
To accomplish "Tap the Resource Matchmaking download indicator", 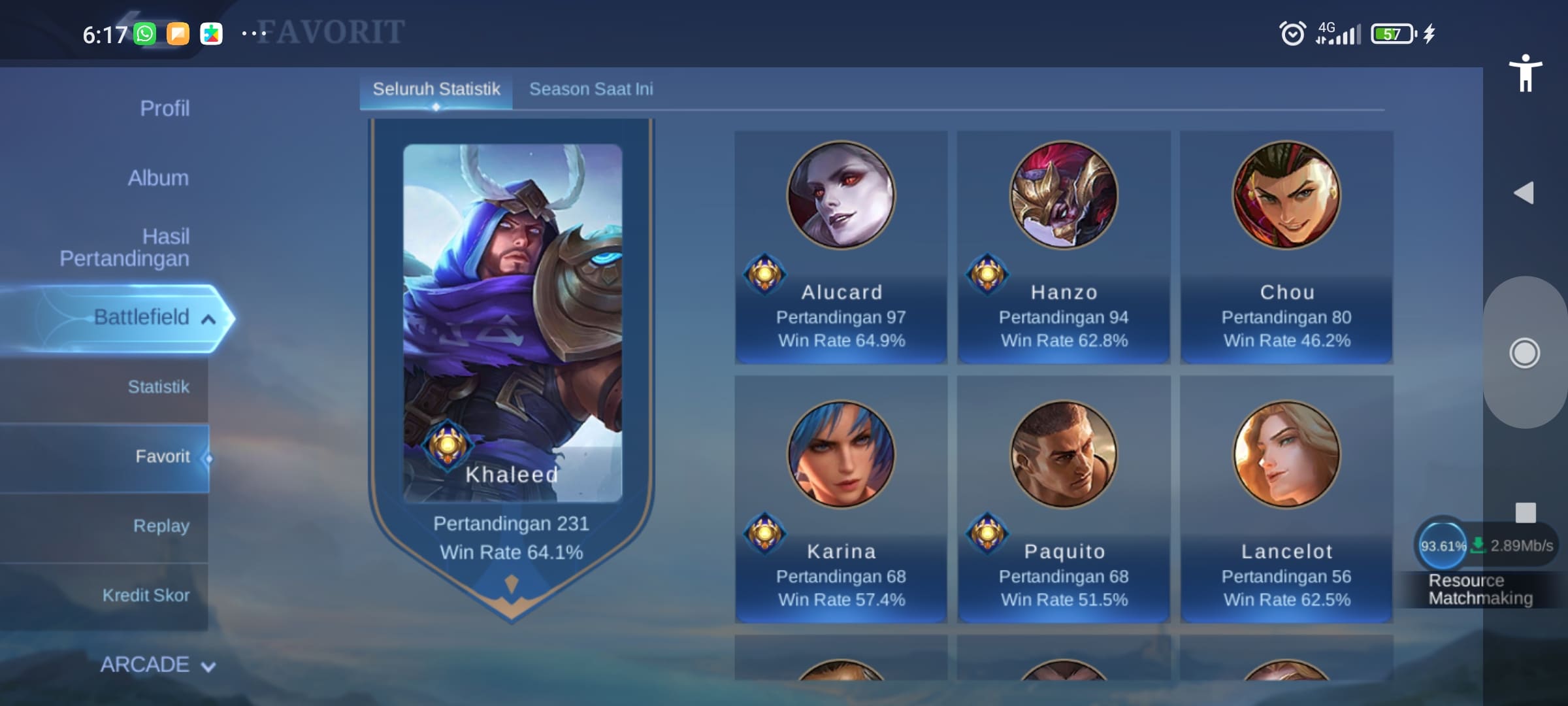I will (1482, 563).
